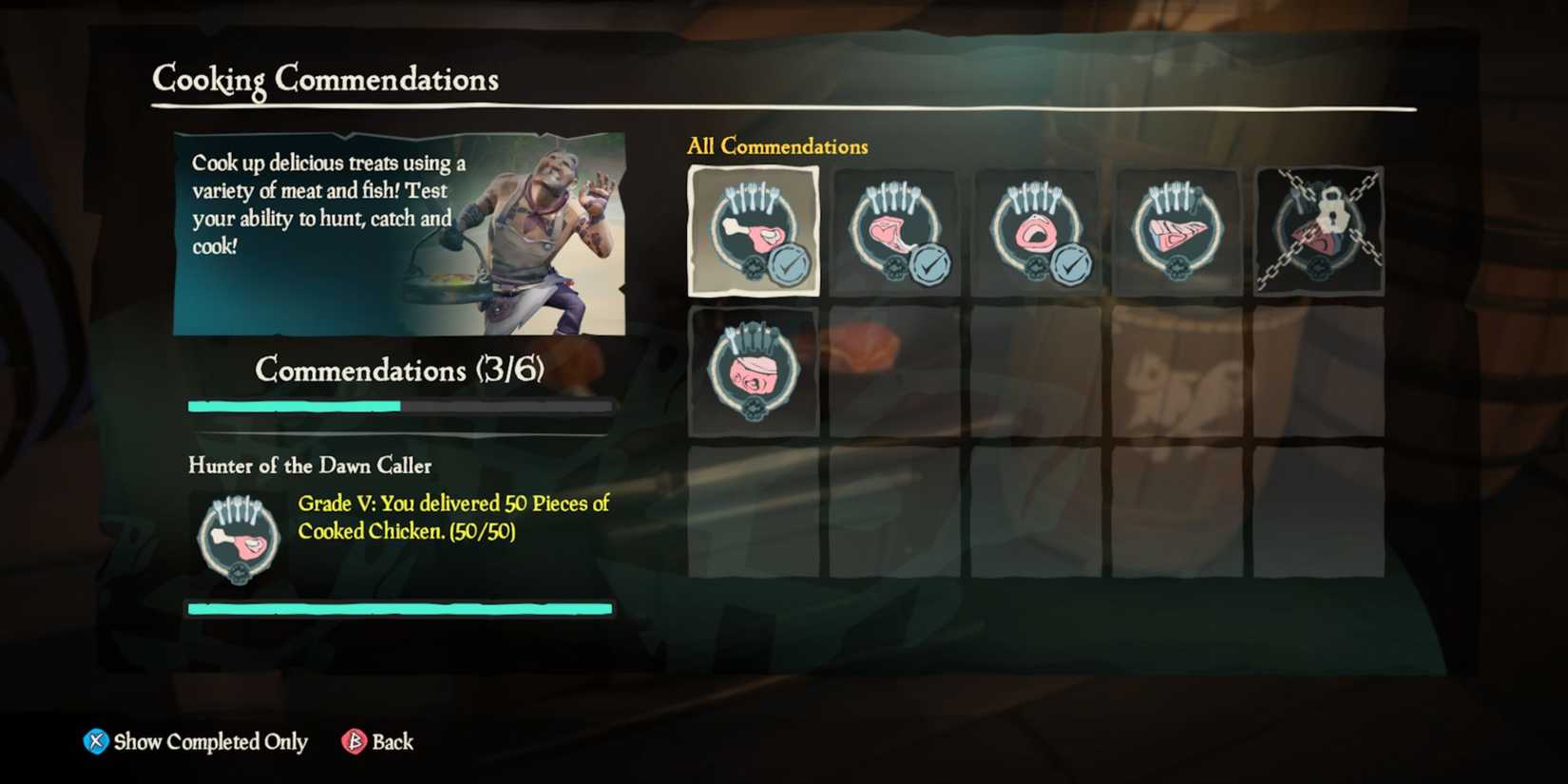This screenshot has height=784, width=1568.
Task: Toggle the checkmark on the chicken commendation
Action: pyautogui.click(x=788, y=263)
